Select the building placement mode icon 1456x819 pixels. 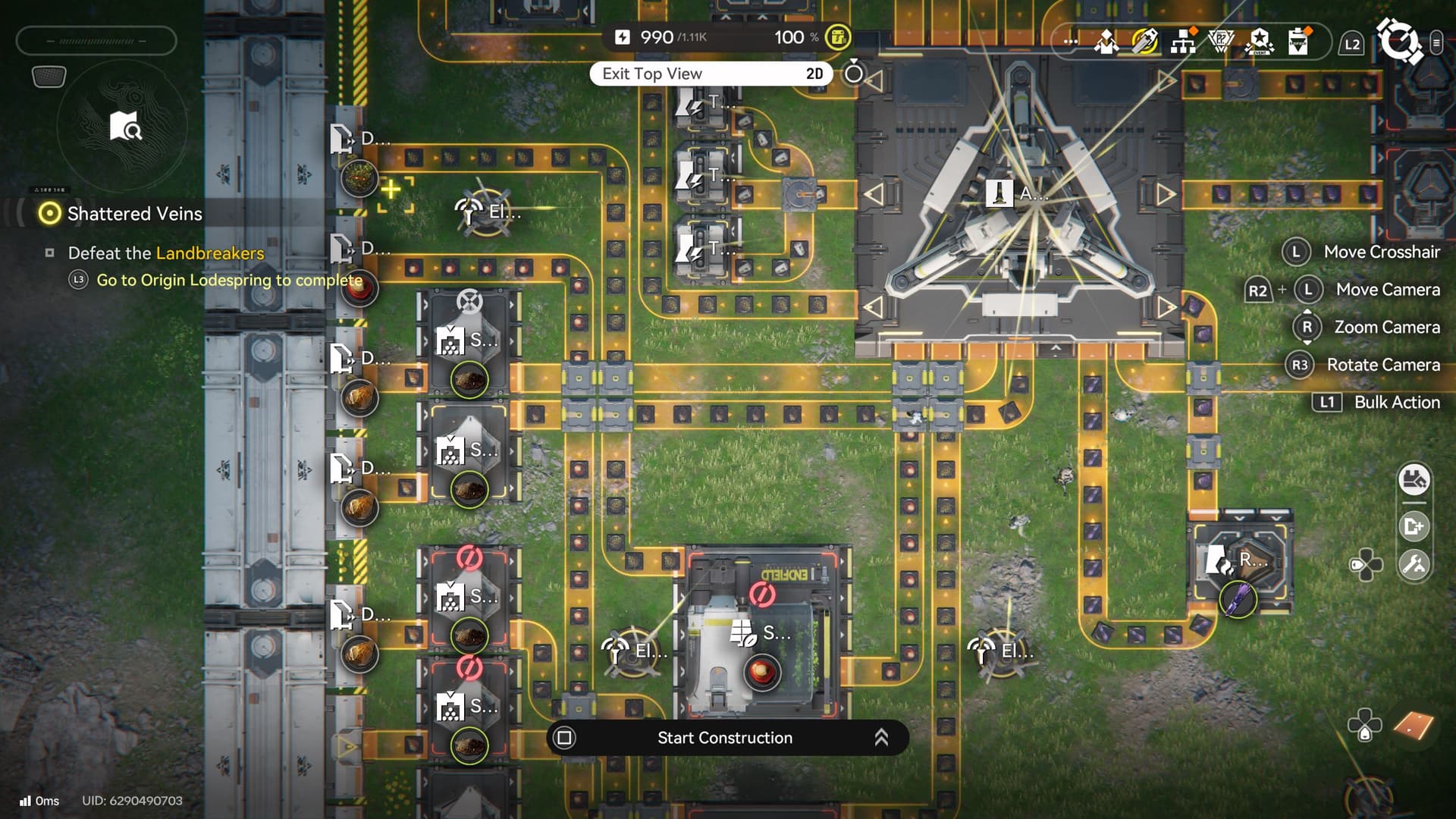(1414, 480)
